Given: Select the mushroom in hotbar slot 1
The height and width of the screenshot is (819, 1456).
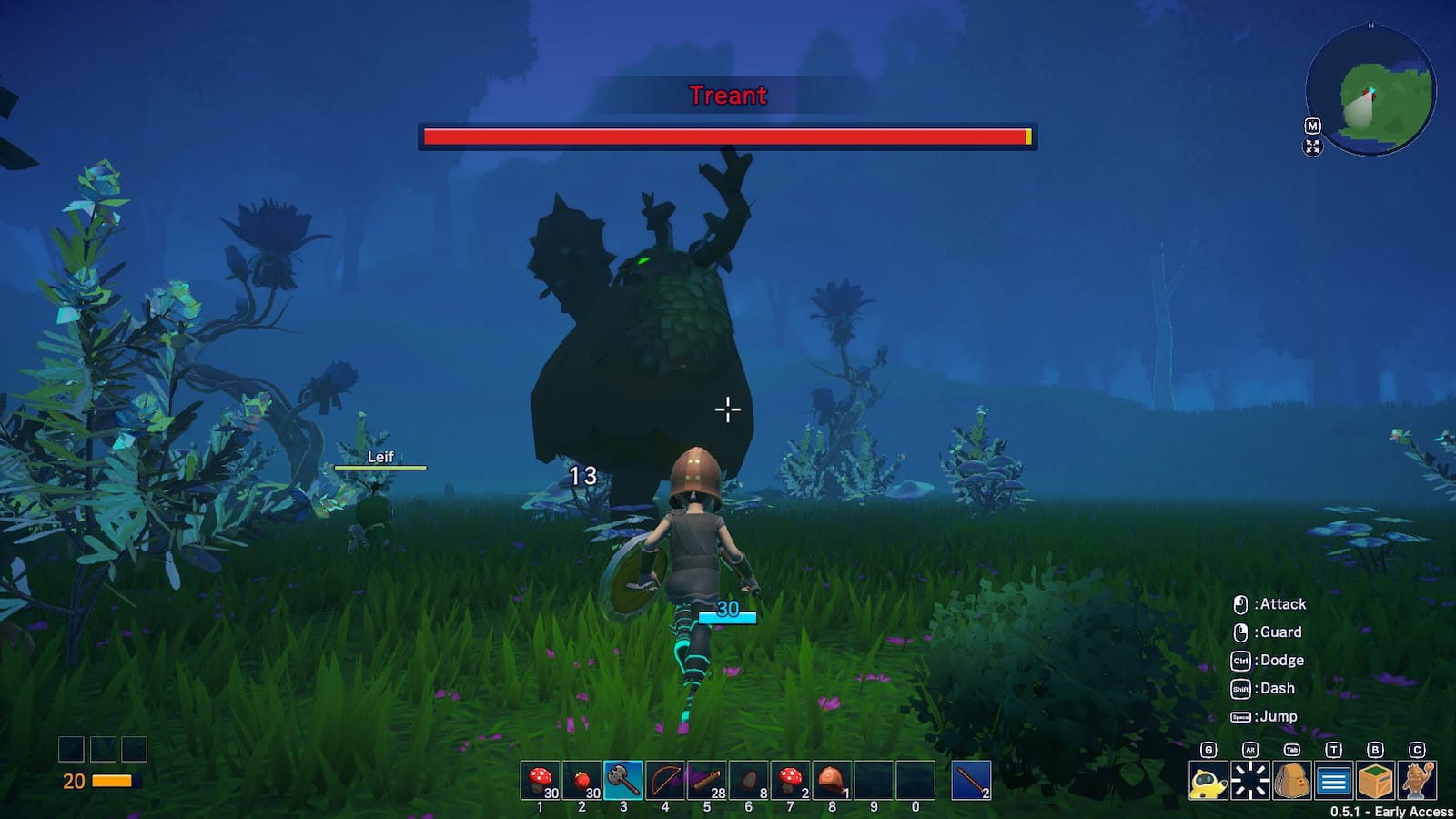Looking at the screenshot, I should pyautogui.click(x=541, y=779).
